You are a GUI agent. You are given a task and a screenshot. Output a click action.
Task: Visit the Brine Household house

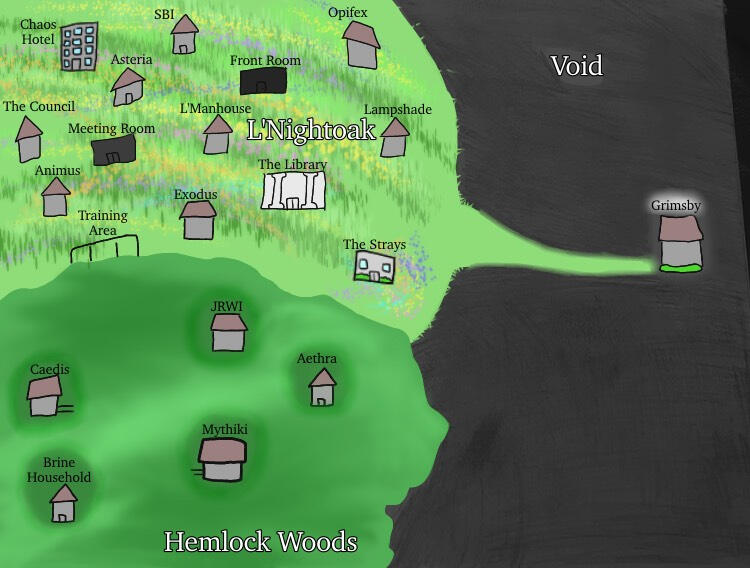click(x=63, y=504)
